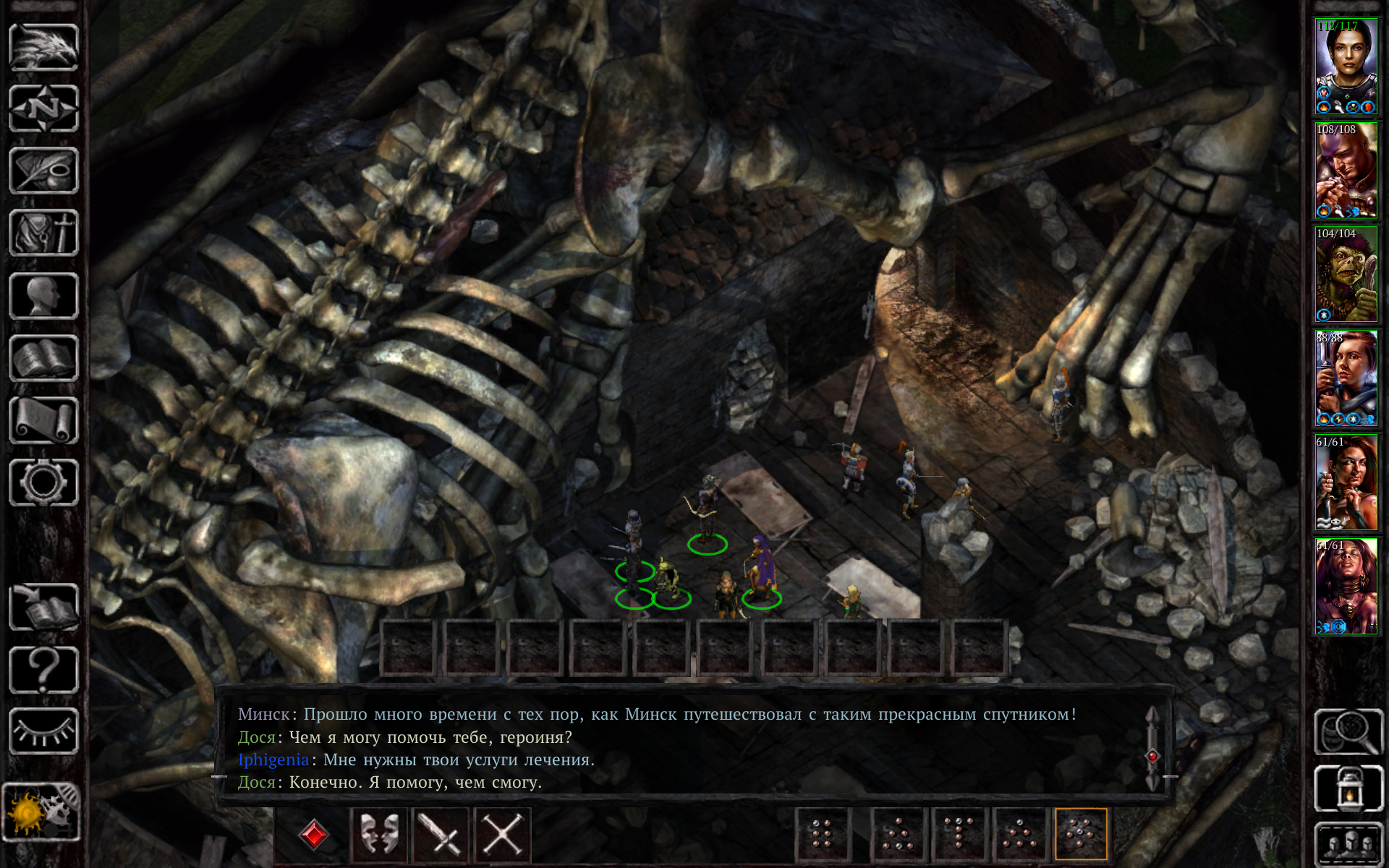1389x868 pixels.
Task: Select all party members with the group-figures button
Action: [x=1348, y=843]
